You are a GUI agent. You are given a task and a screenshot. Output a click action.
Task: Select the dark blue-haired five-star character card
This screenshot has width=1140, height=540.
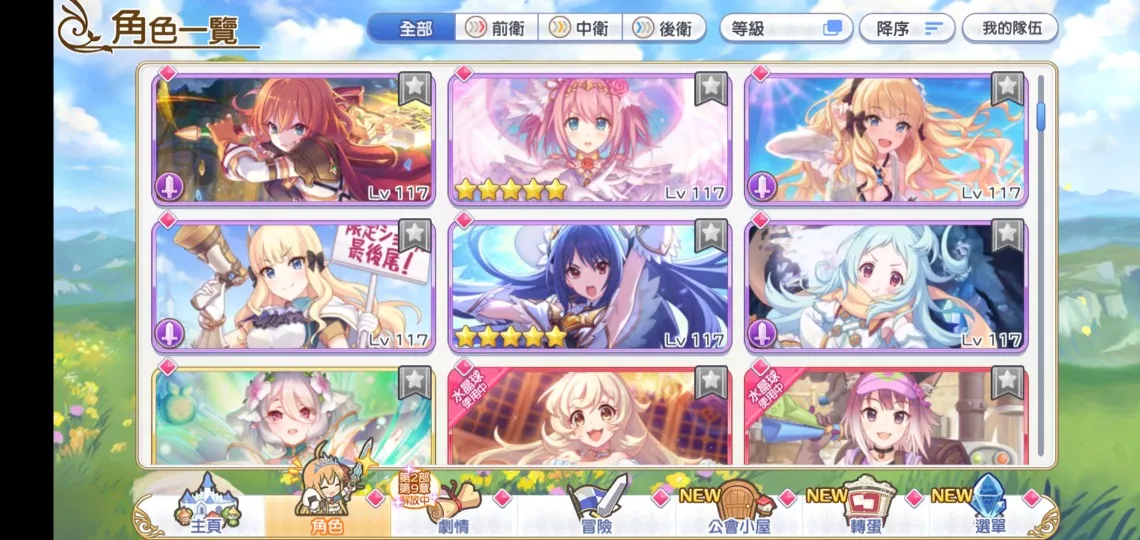tap(589, 285)
